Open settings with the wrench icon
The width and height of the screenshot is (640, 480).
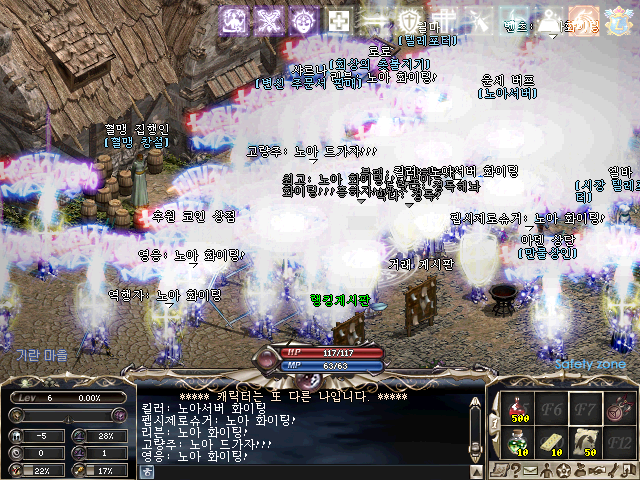(x=614, y=470)
